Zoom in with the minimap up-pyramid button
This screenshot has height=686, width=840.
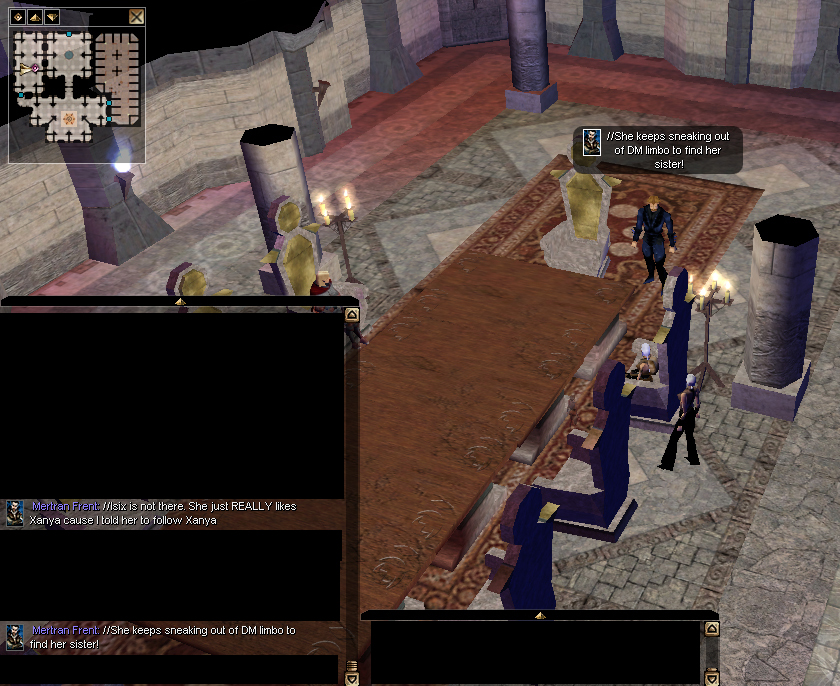pyautogui.click(x=35, y=16)
